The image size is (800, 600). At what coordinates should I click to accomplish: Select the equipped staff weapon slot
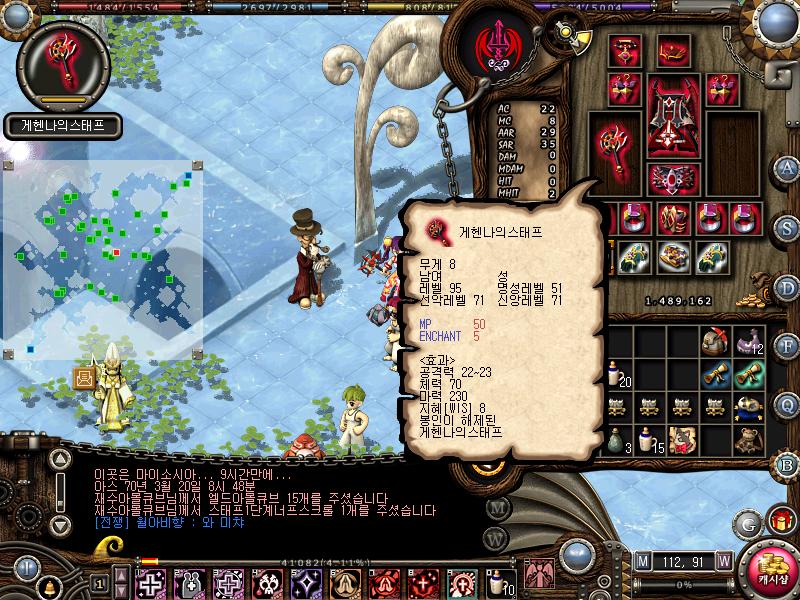tap(614, 139)
